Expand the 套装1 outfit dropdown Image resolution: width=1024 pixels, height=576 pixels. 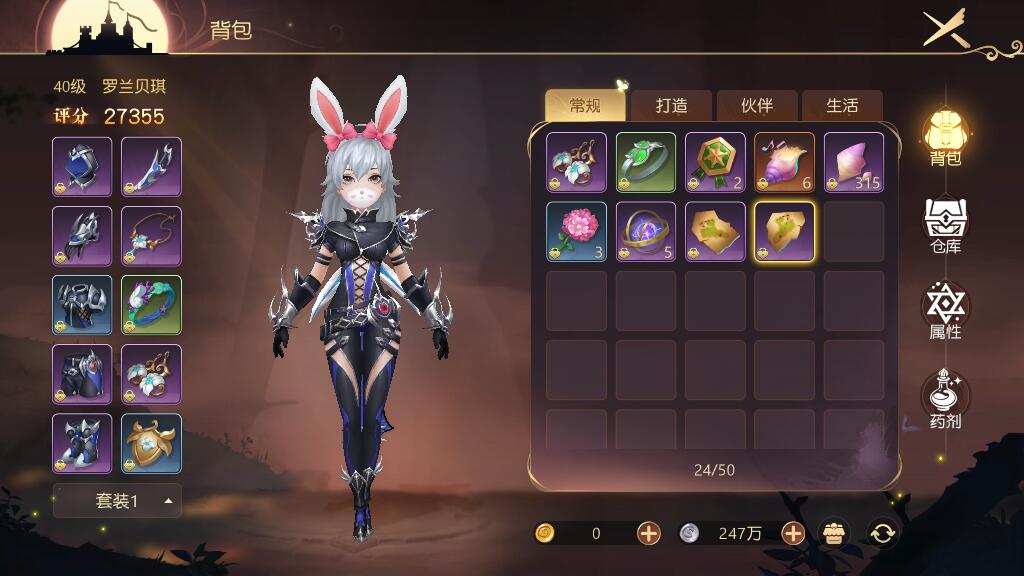point(117,501)
